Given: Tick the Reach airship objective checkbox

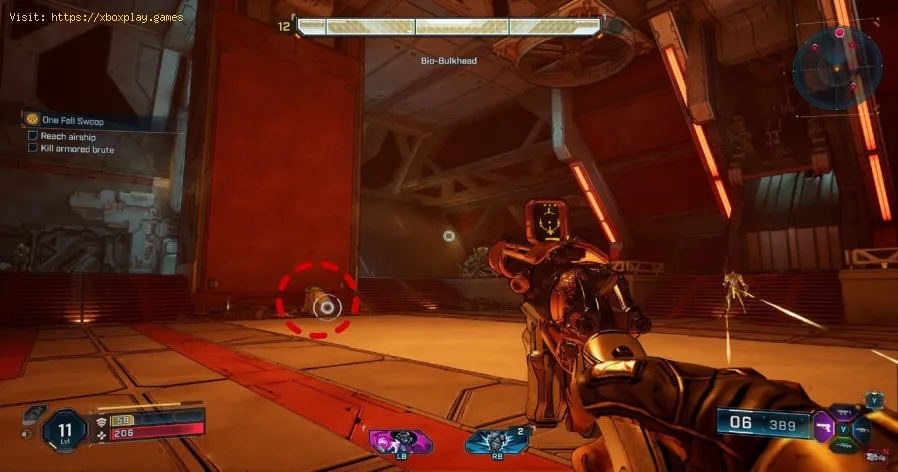Looking at the screenshot, I should click(33, 135).
